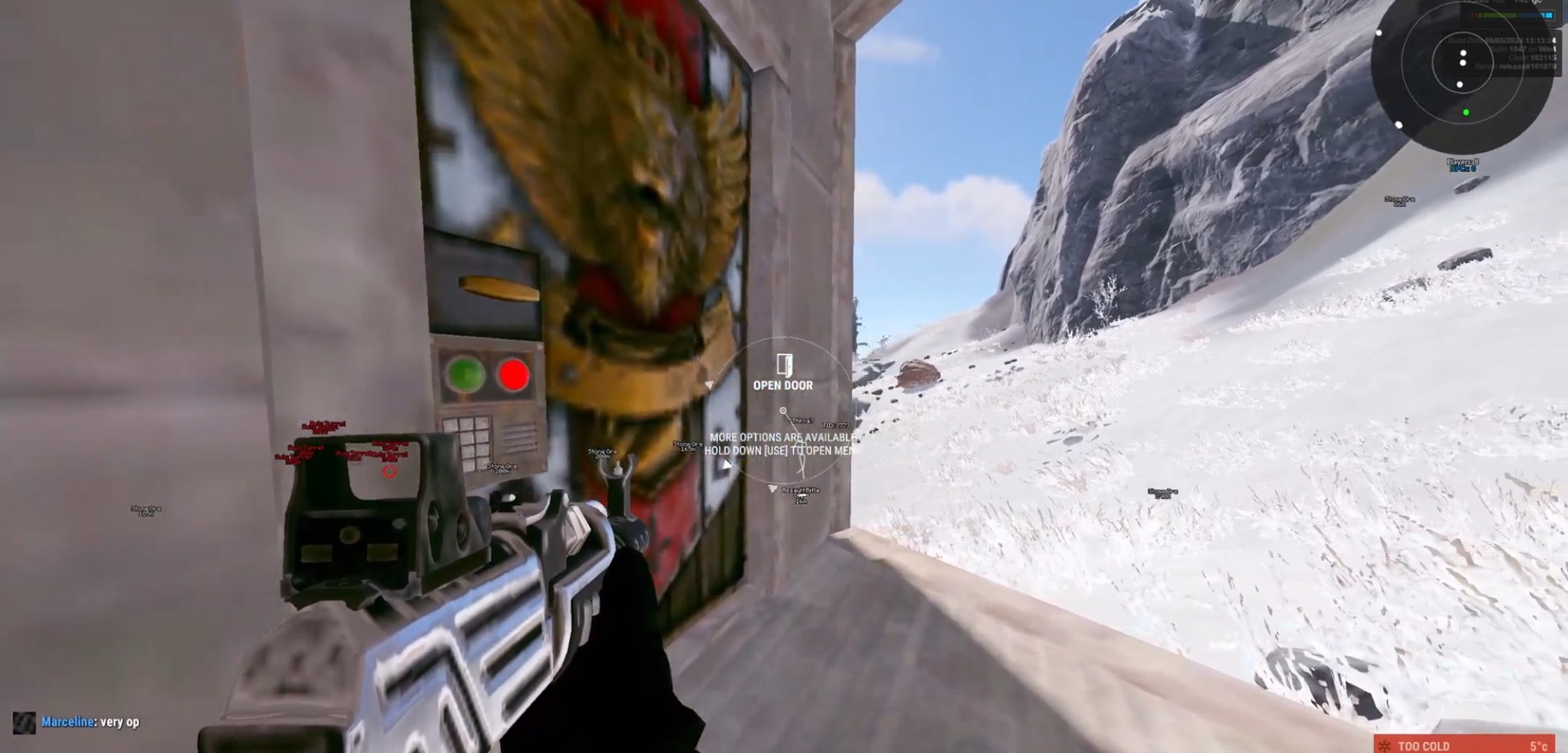The width and height of the screenshot is (1568, 753).
Task: Click the red diamond turret aim indicator
Action: pyautogui.click(x=391, y=471)
